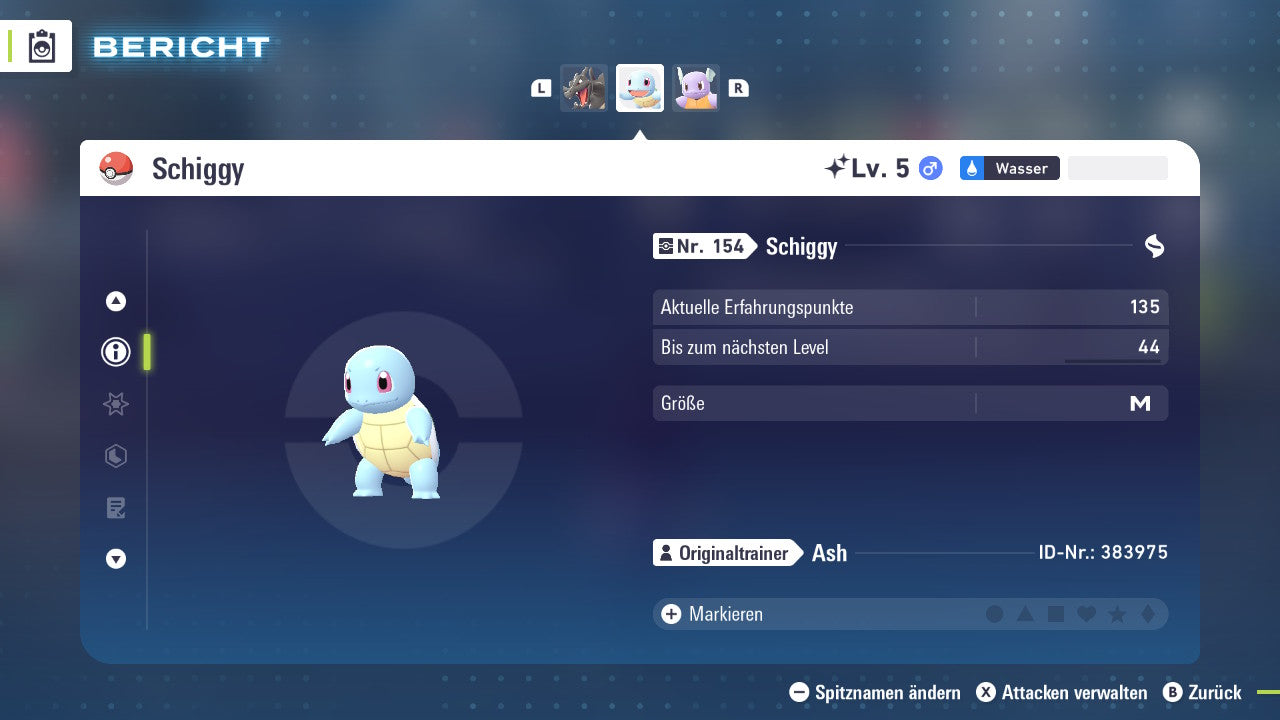
Task: Switch to the Wasser type tag
Action: pyautogui.click(x=1009, y=168)
